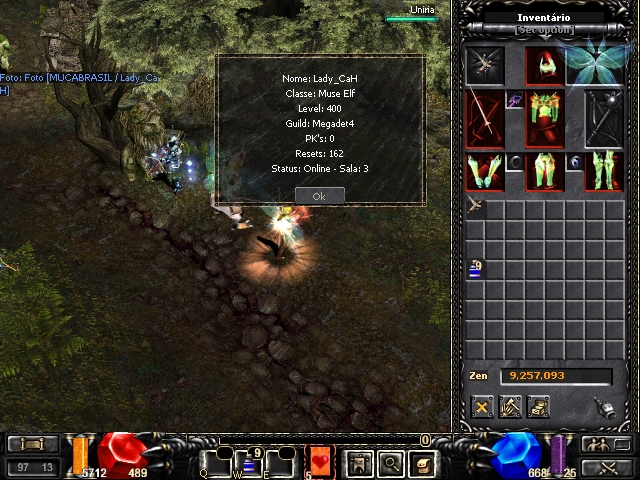Activate the red heart skill in hotbar
Viewport: 640px width, 480px height.
(x=320, y=462)
